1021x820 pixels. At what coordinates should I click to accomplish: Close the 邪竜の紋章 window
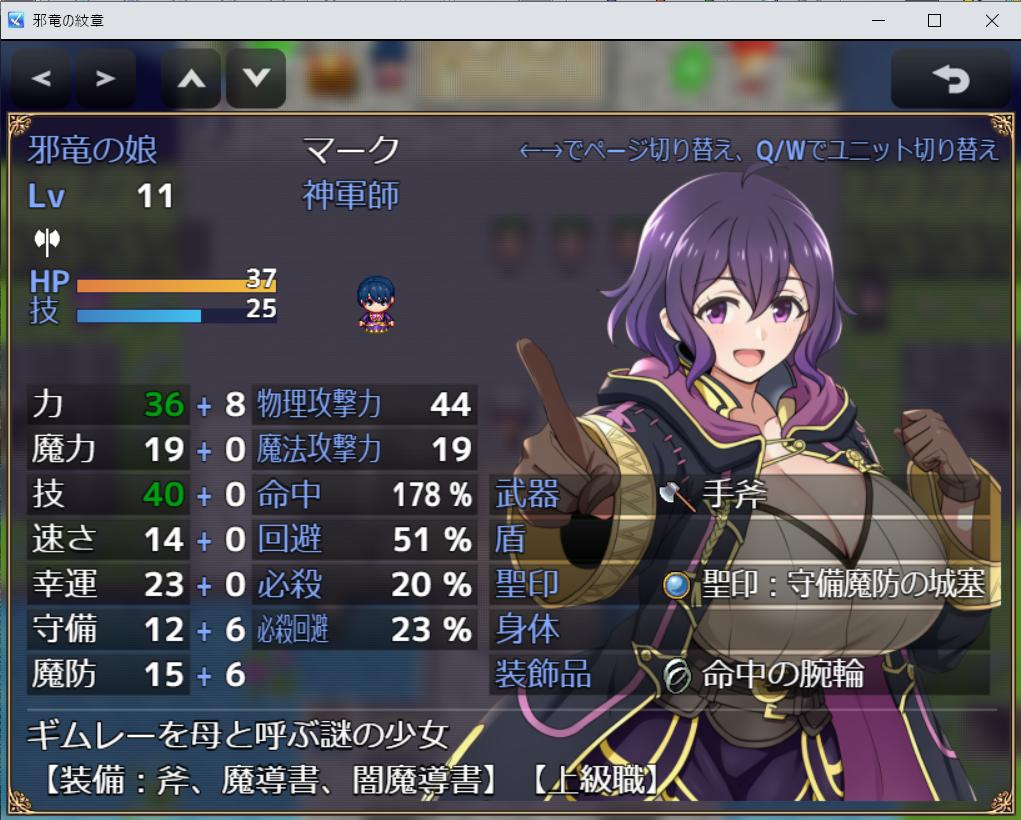tap(992, 20)
